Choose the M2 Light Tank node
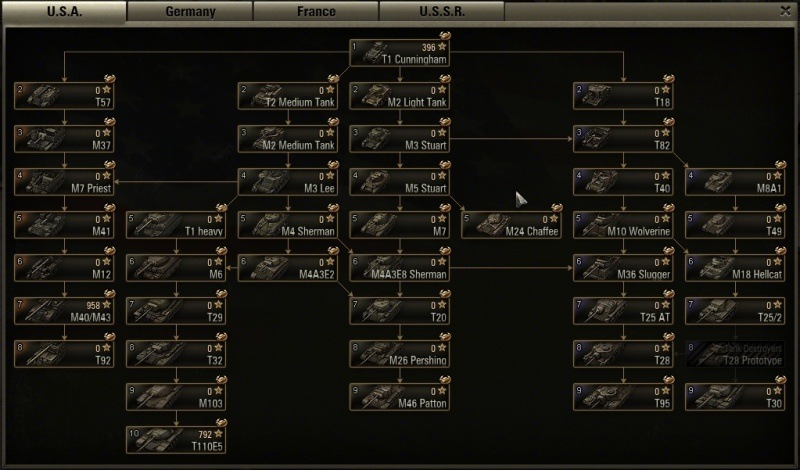The width and height of the screenshot is (800, 470). 399,96
